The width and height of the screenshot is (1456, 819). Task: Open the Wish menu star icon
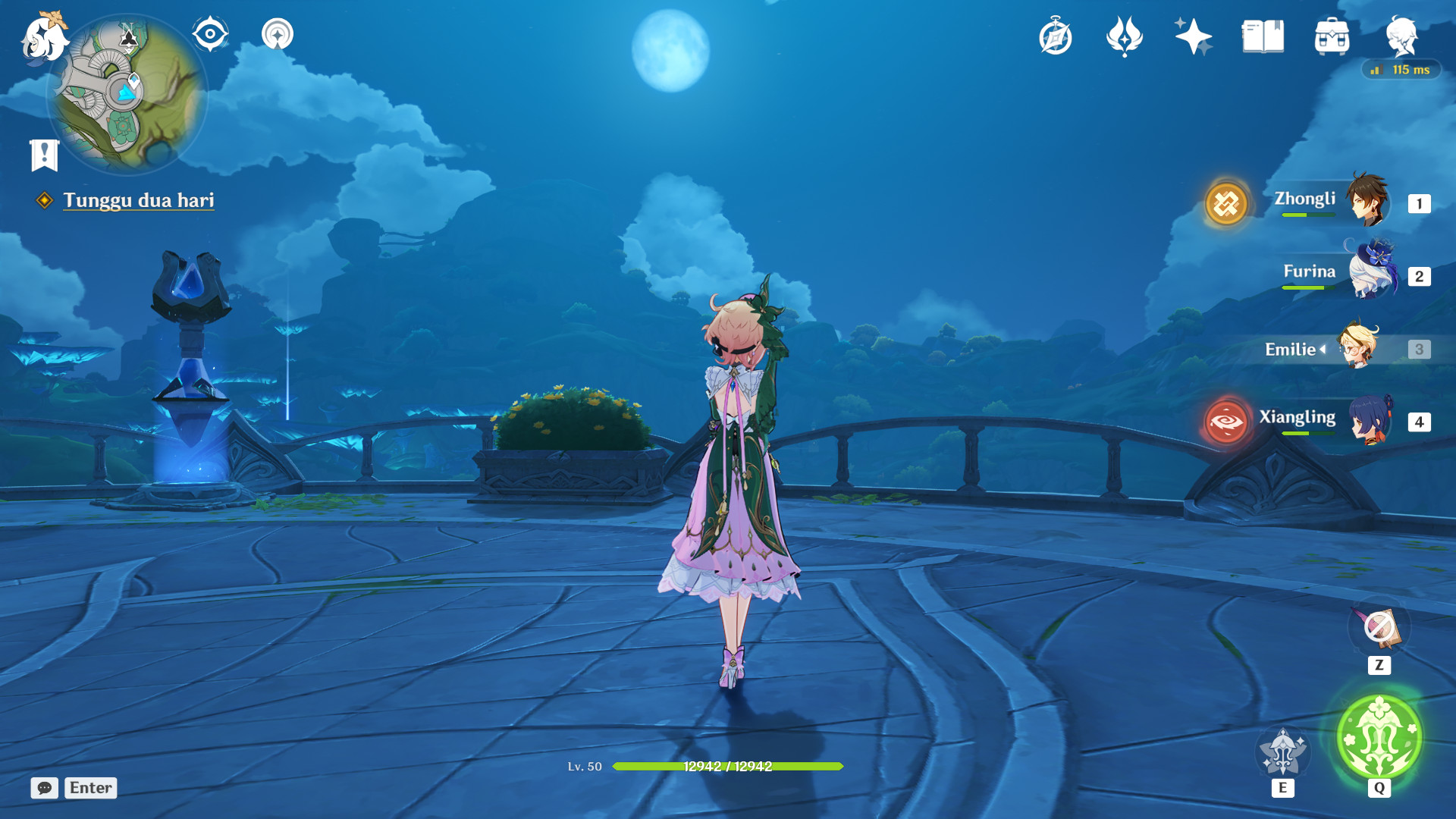1192,34
